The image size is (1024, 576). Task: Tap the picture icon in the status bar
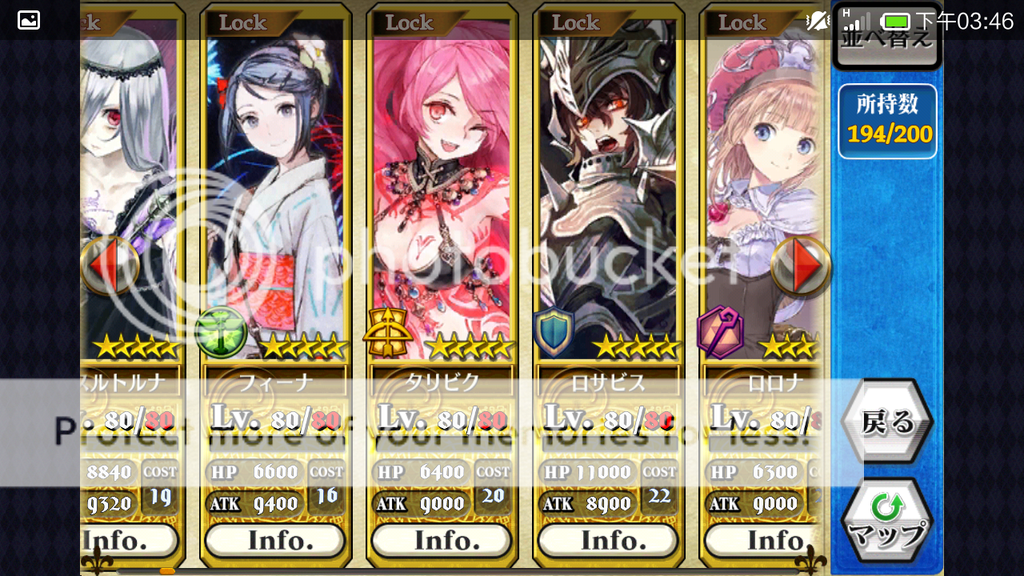[29, 20]
